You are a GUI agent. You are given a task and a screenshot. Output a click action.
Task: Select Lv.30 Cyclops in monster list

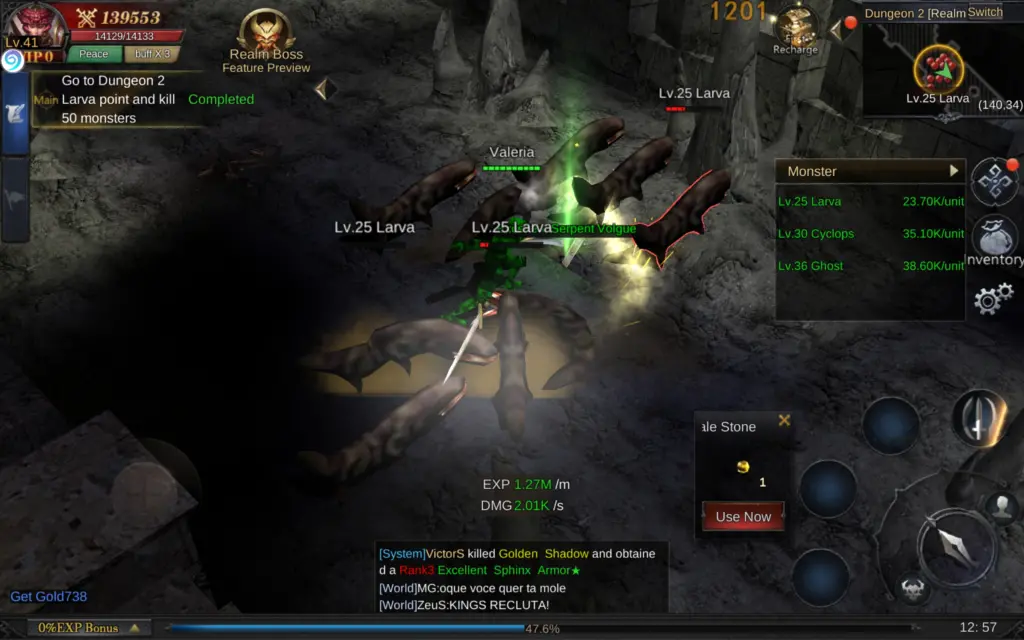816,234
